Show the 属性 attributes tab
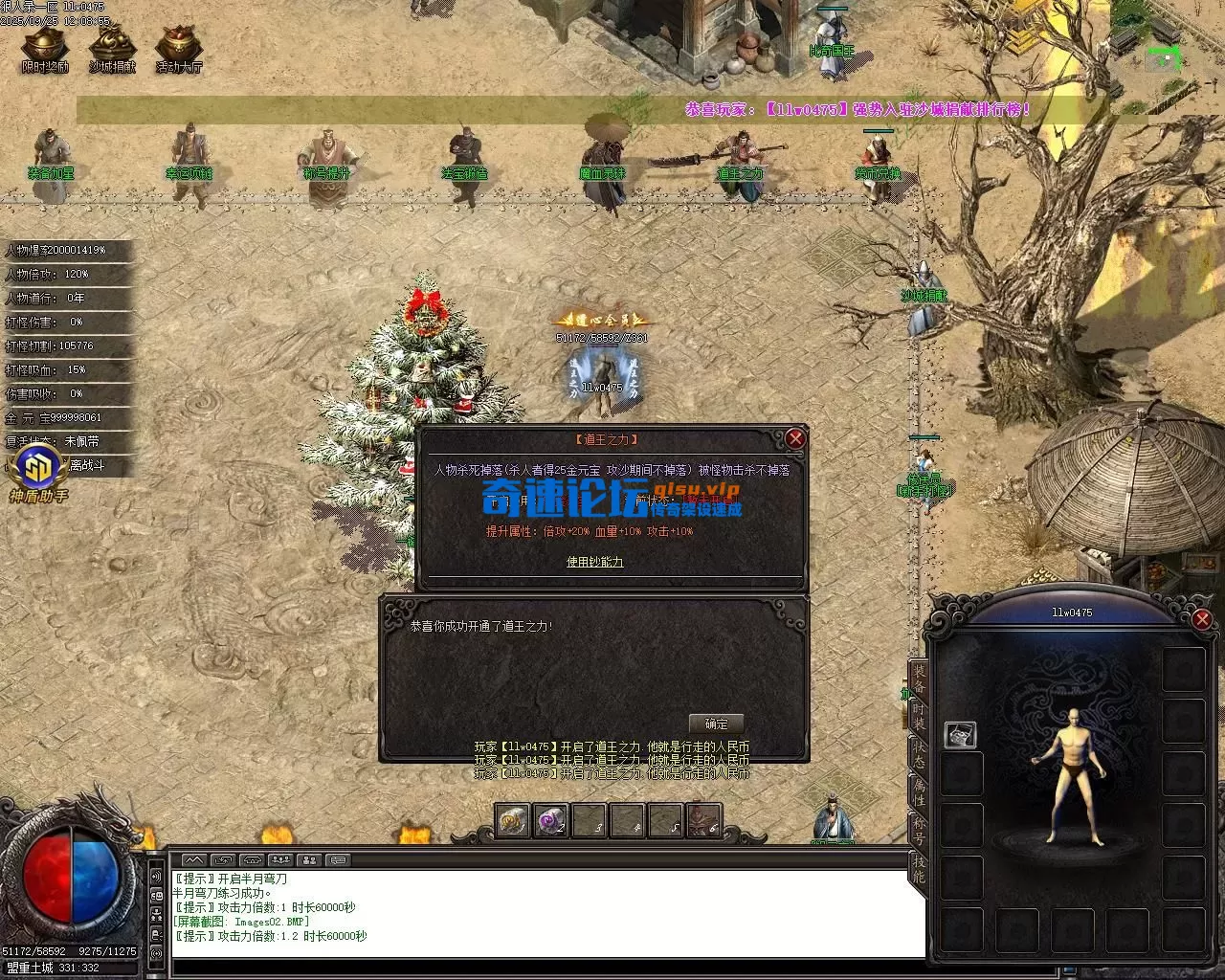Image resolution: width=1225 pixels, height=980 pixels. click(x=918, y=791)
